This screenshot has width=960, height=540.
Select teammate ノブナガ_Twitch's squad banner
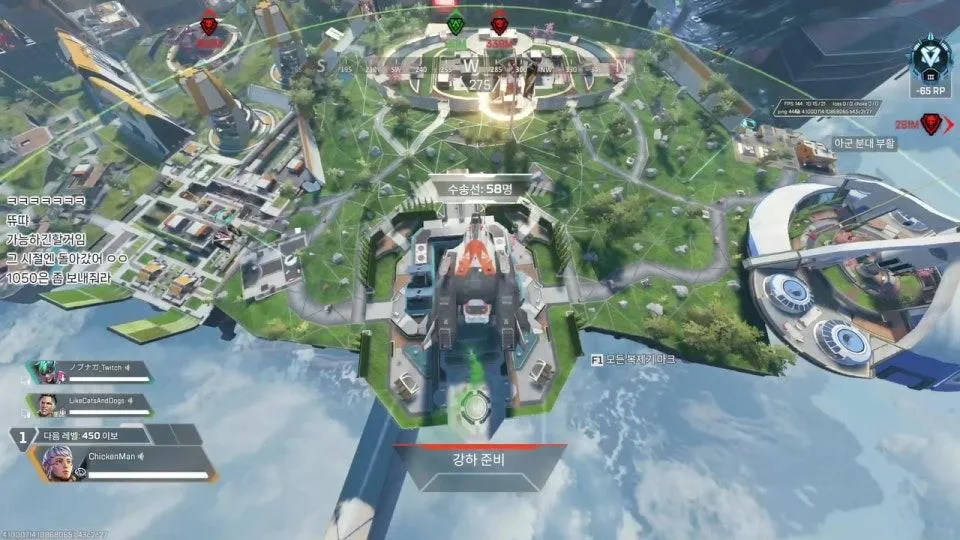88,372
